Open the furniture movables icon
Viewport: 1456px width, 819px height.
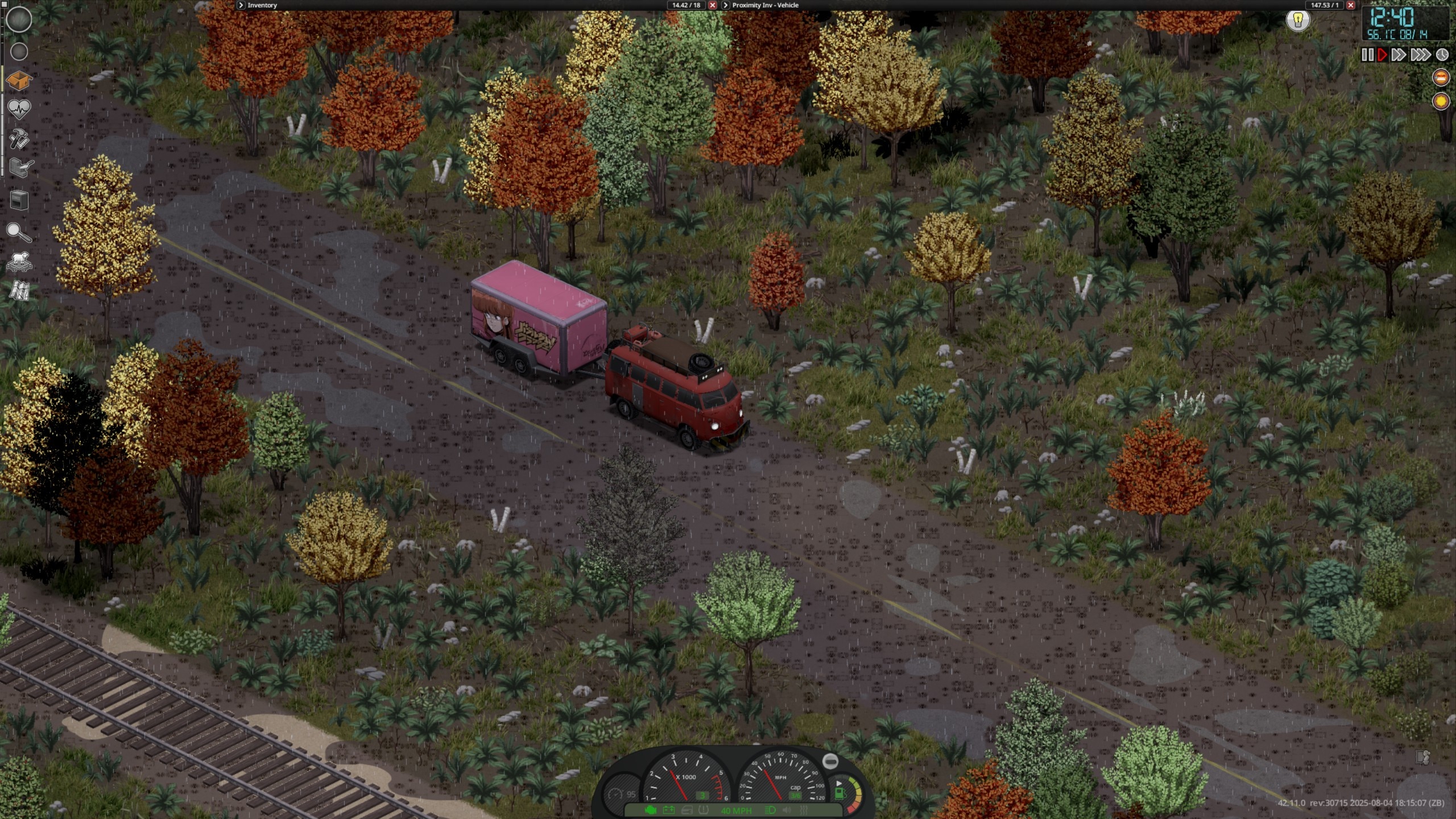coord(19,200)
